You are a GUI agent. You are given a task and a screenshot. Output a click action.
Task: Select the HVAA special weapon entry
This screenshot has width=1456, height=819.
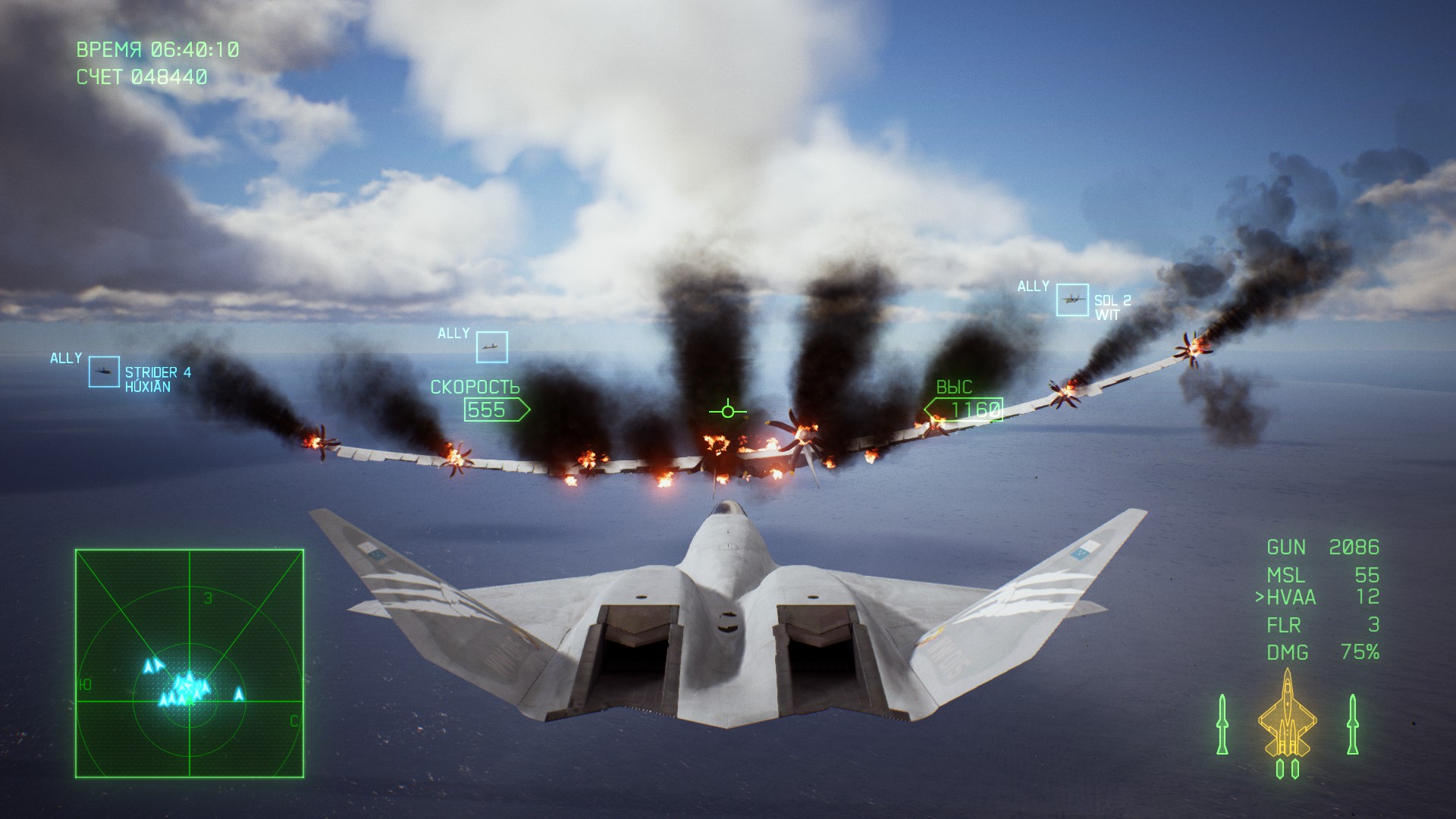click(1318, 598)
